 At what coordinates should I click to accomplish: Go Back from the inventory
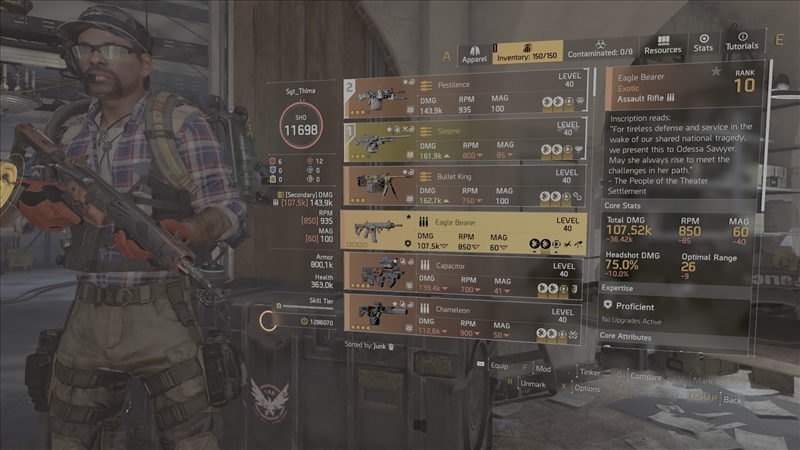pyautogui.click(x=733, y=399)
